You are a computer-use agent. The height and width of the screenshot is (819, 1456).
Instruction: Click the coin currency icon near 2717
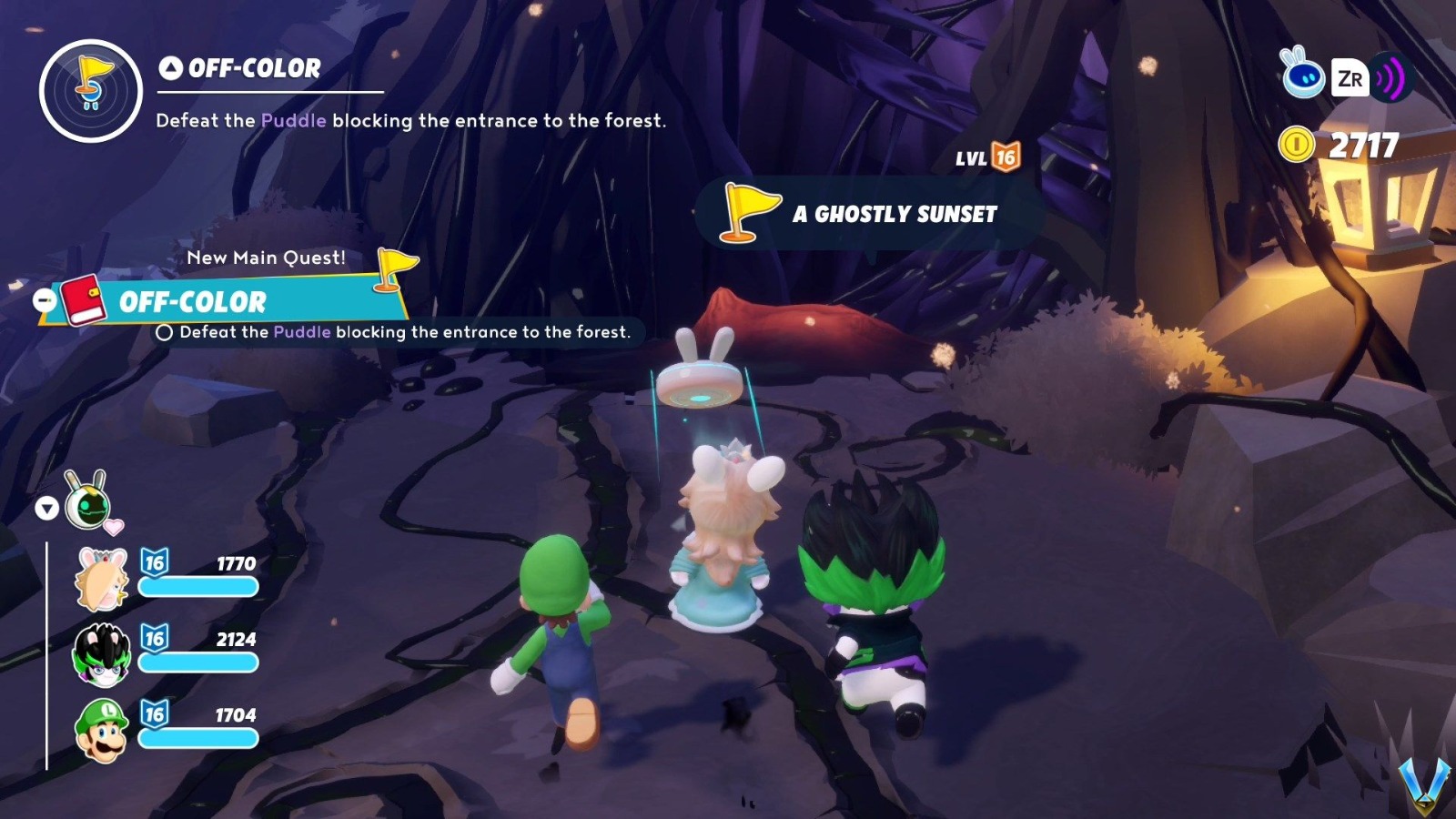(1298, 144)
